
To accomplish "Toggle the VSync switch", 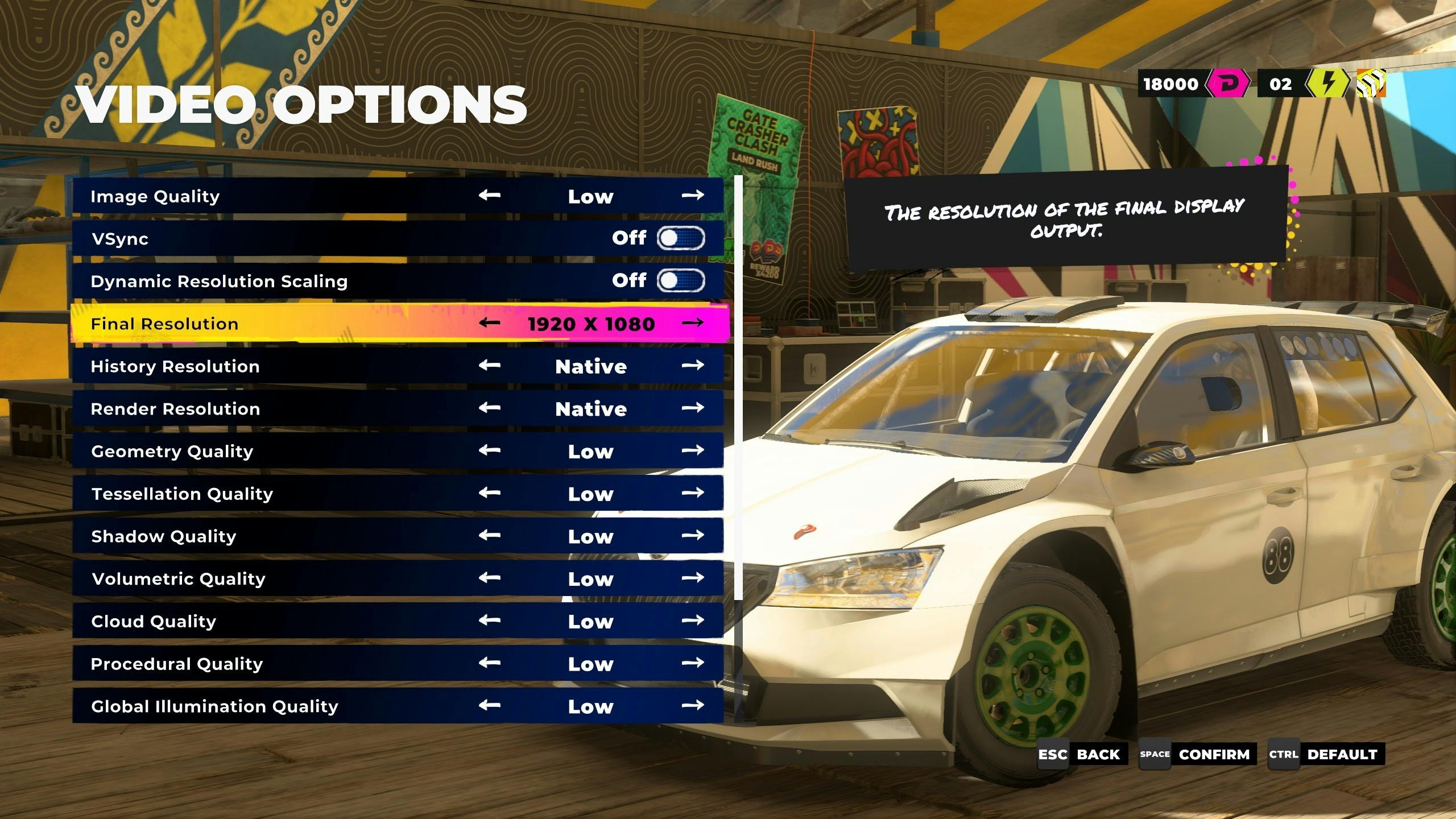I will (680, 238).
